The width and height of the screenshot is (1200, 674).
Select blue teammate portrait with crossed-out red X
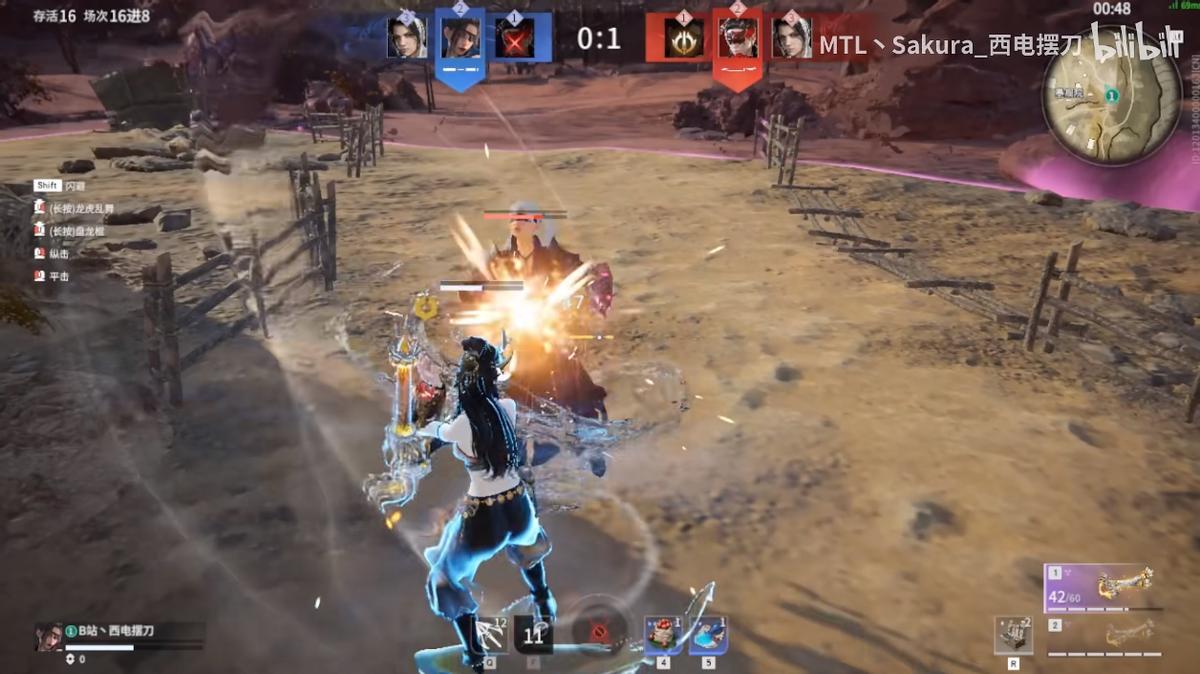click(514, 38)
